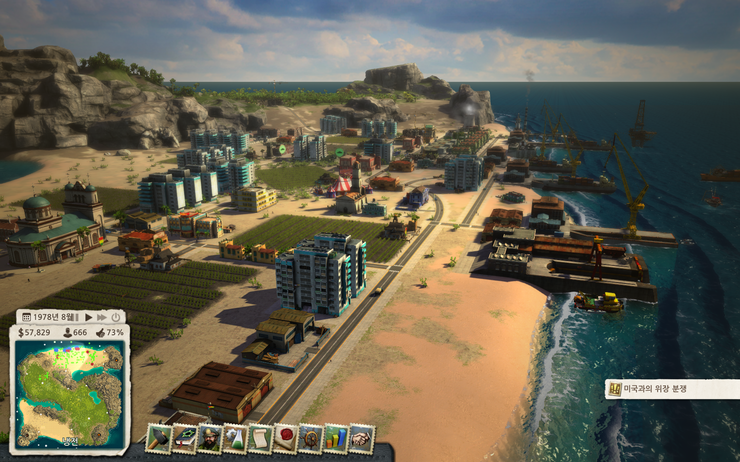740x462 pixels.
Task: Open the bar chart almanac icon
Action: 336,438
